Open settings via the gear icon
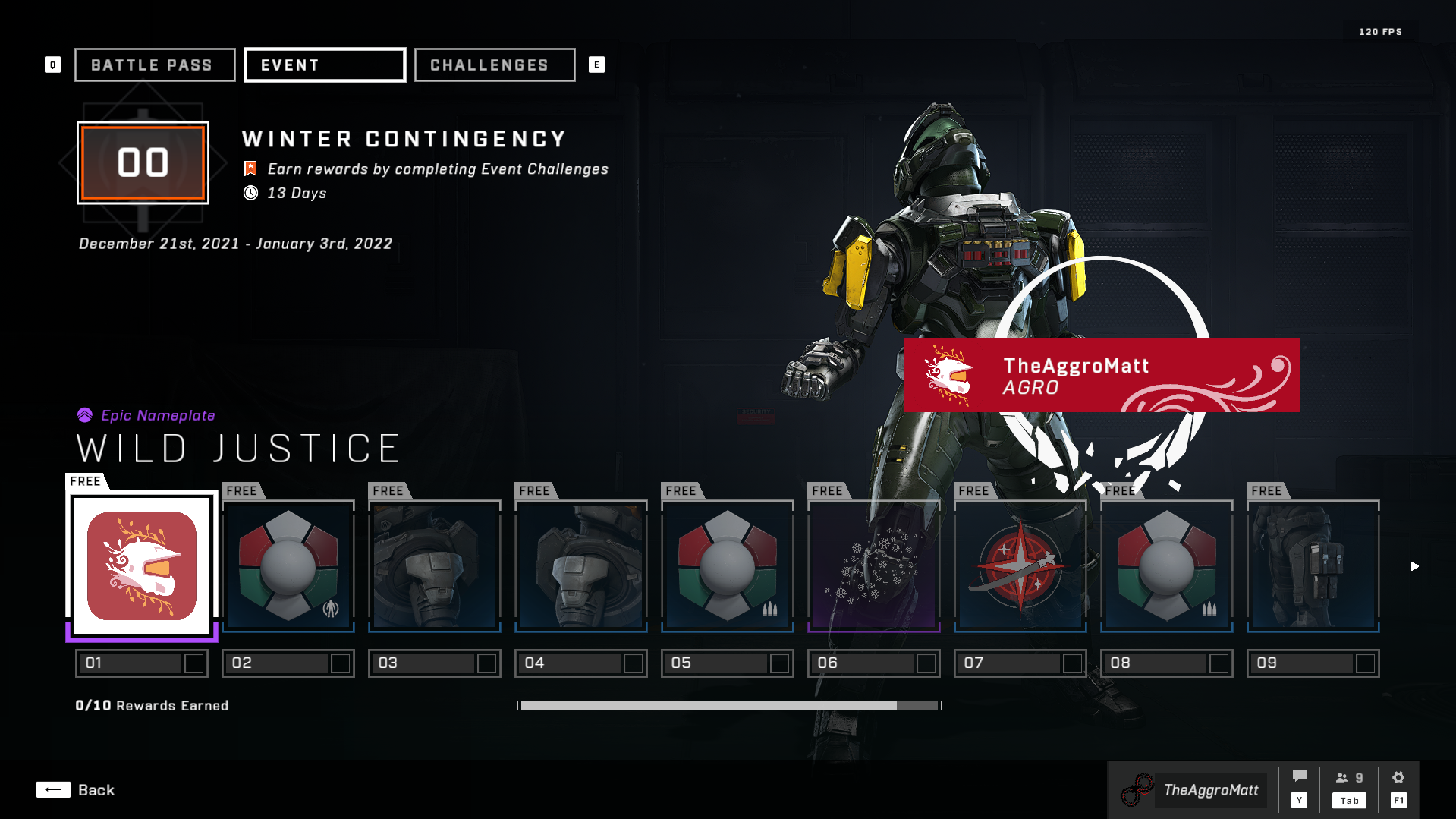Image resolution: width=1456 pixels, height=819 pixels. [1398, 777]
